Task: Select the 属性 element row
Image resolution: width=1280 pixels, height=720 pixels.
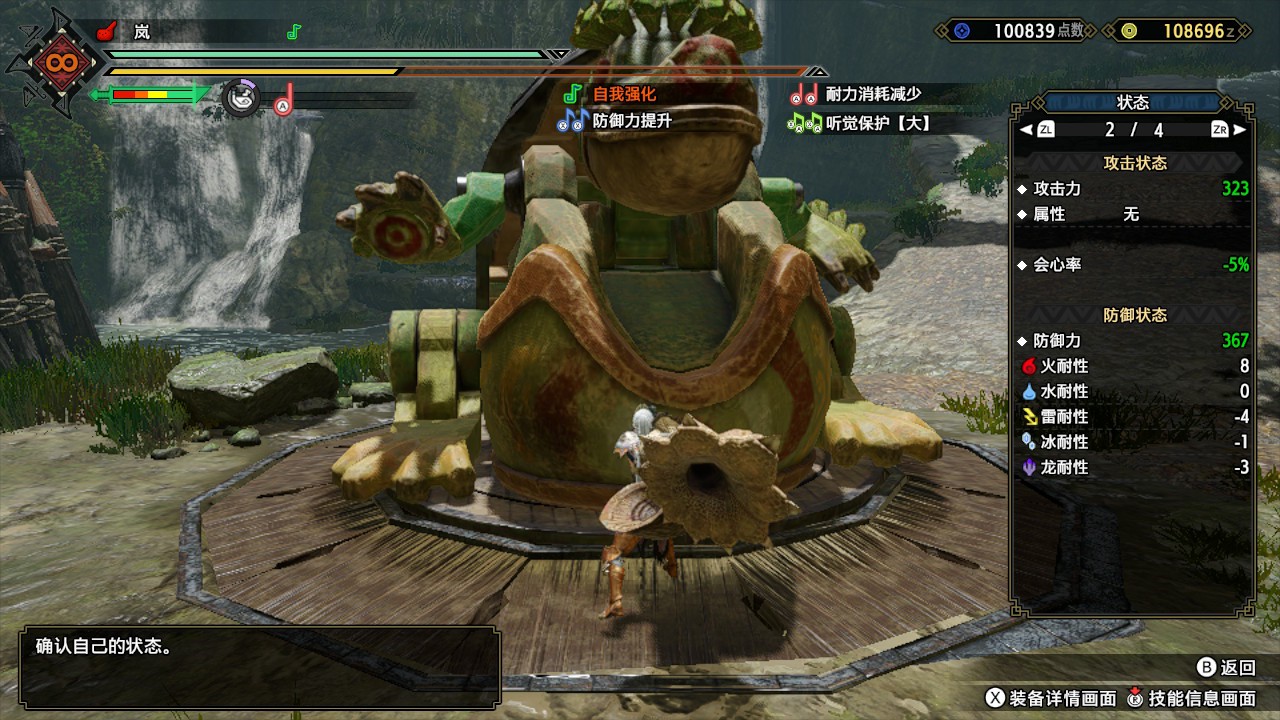Action: point(1133,214)
